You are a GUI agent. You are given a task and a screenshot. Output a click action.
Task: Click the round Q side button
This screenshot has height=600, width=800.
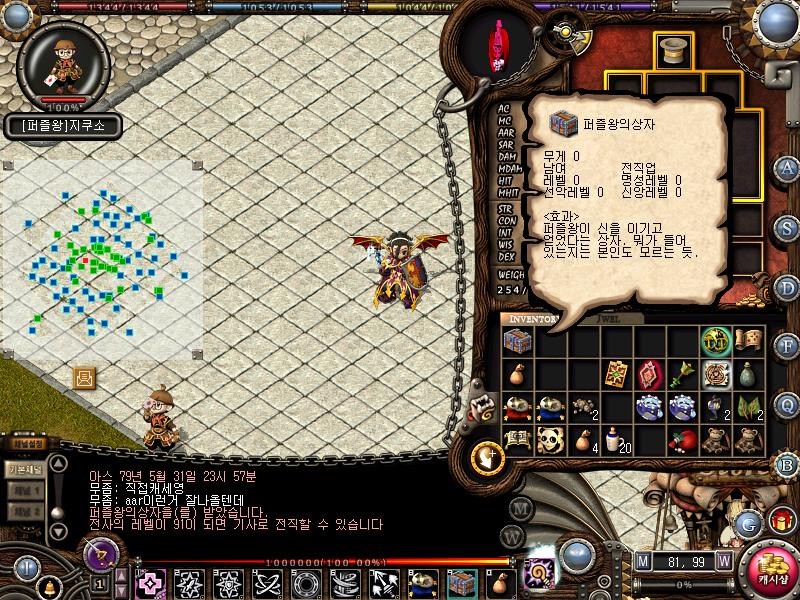788,405
